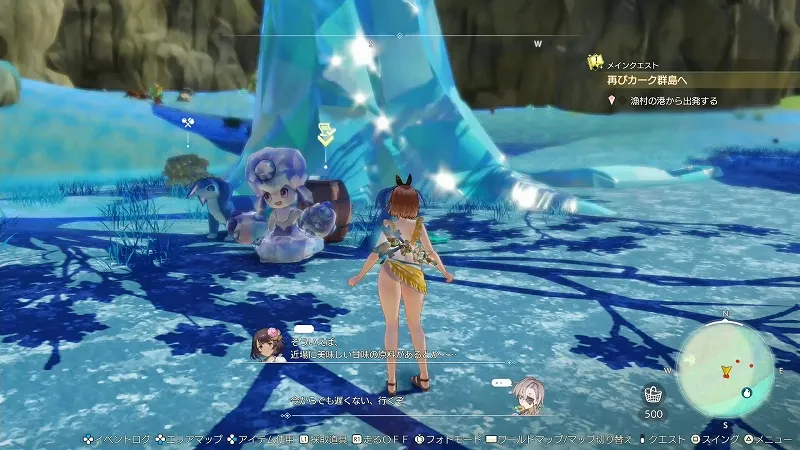Select the blue flame marker on minimap
Viewport: 800px width, 450px height.
tap(747, 392)
